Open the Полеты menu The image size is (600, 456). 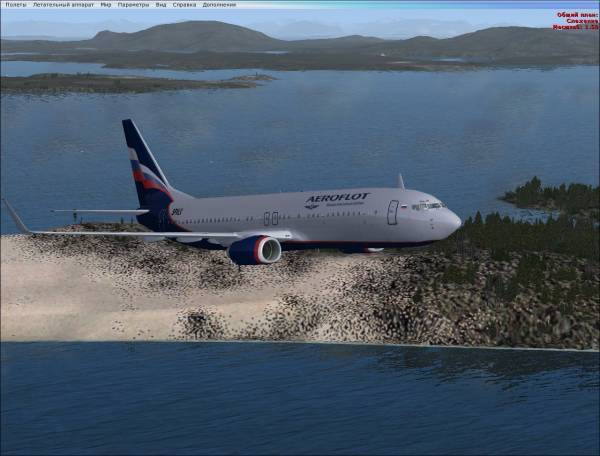point(14,4)
